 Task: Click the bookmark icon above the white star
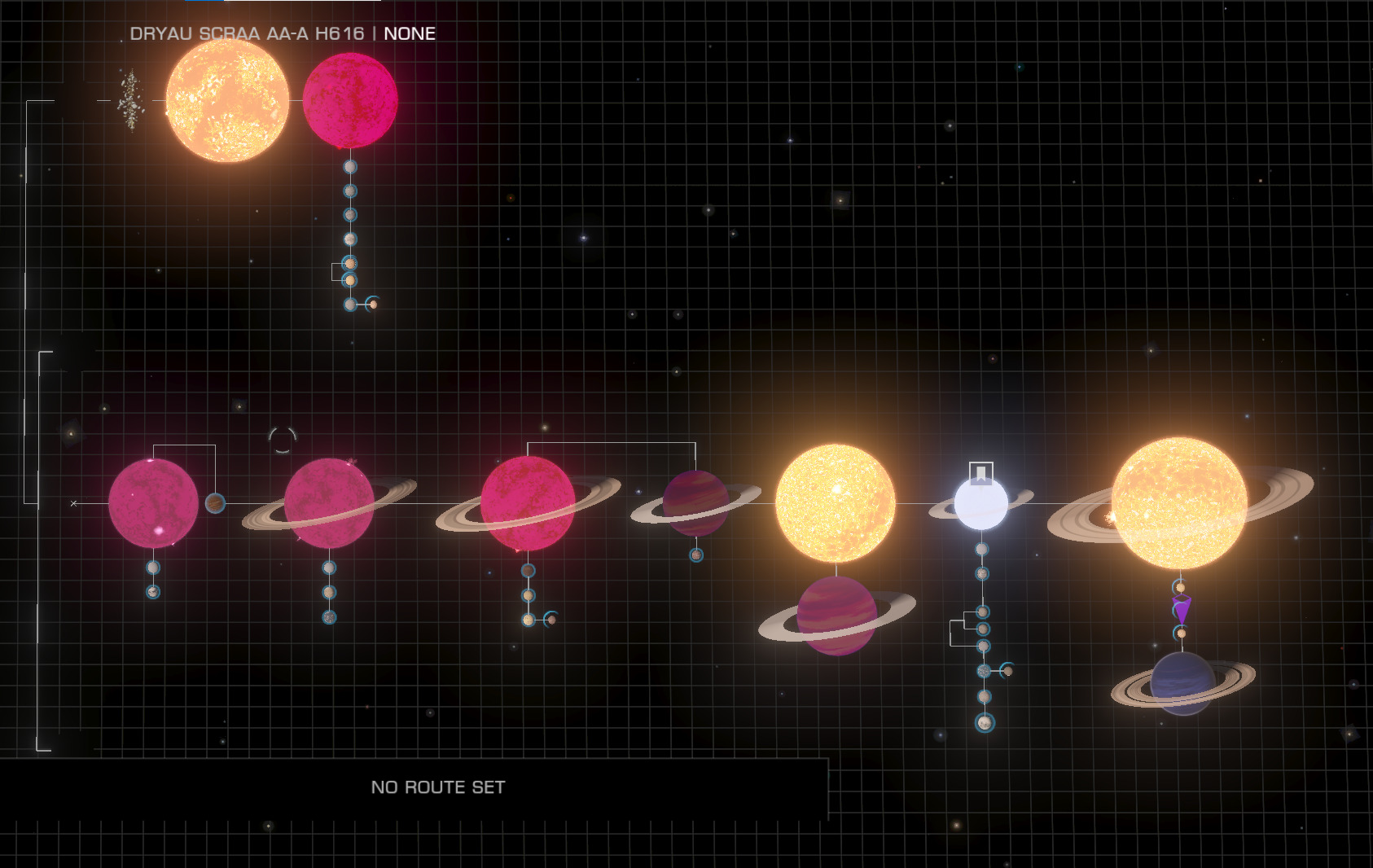click(x=981, y=473)
